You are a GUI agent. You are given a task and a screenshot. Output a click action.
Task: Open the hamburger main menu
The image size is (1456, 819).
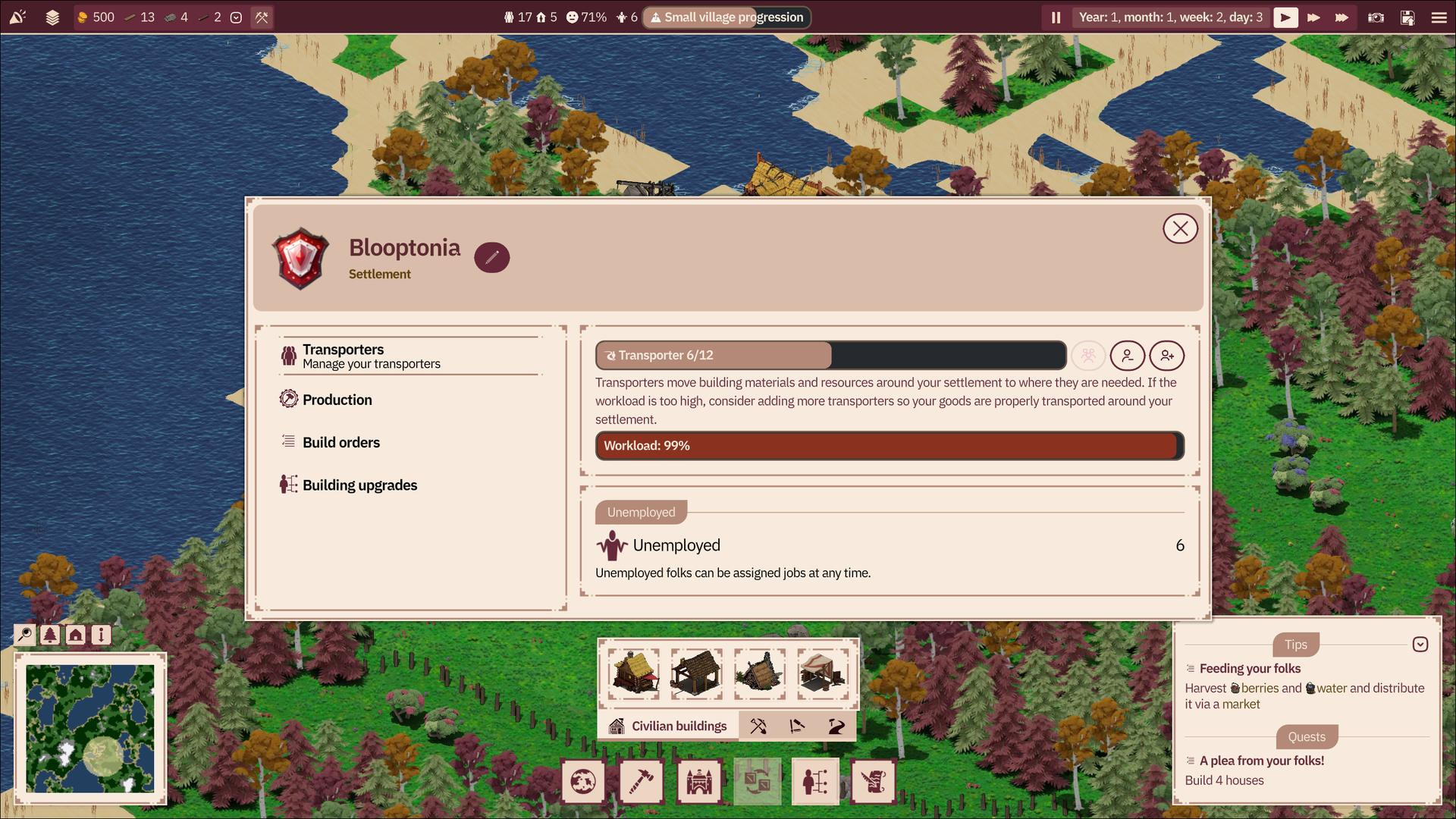tap(1439, 17)
